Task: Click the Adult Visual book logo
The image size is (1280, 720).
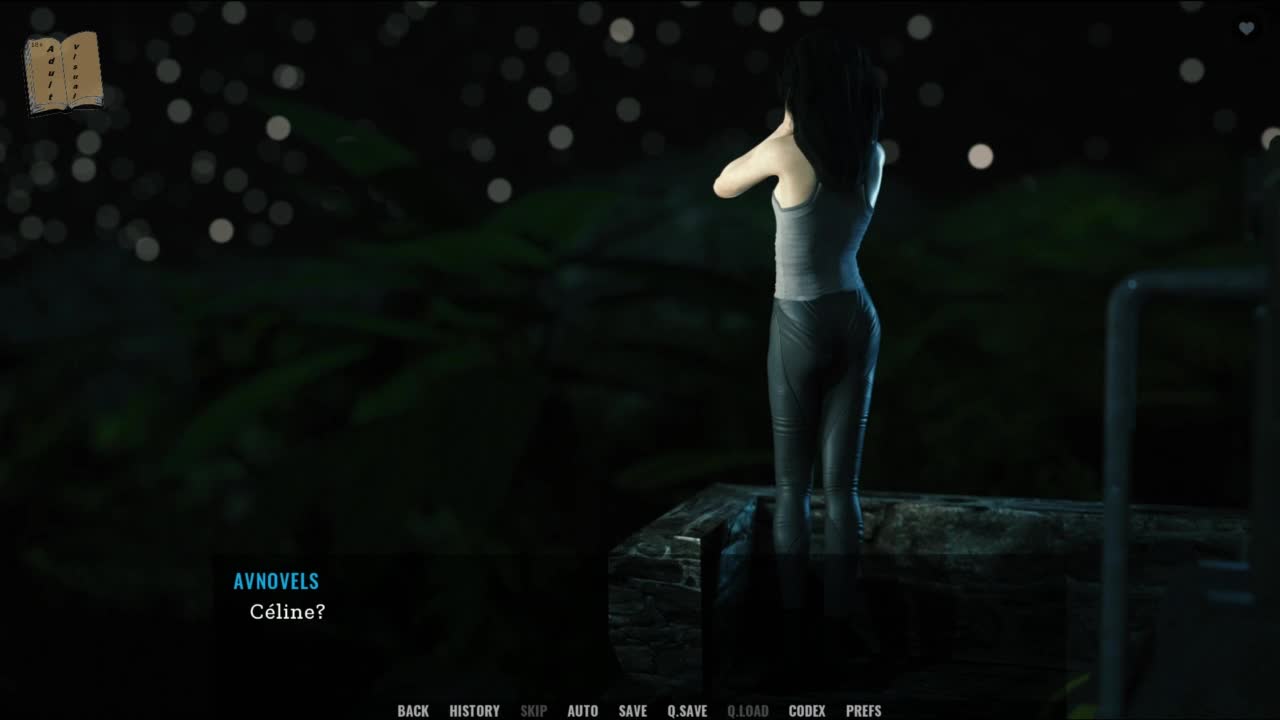Action: pyautogui.click(x=63, y=73)
